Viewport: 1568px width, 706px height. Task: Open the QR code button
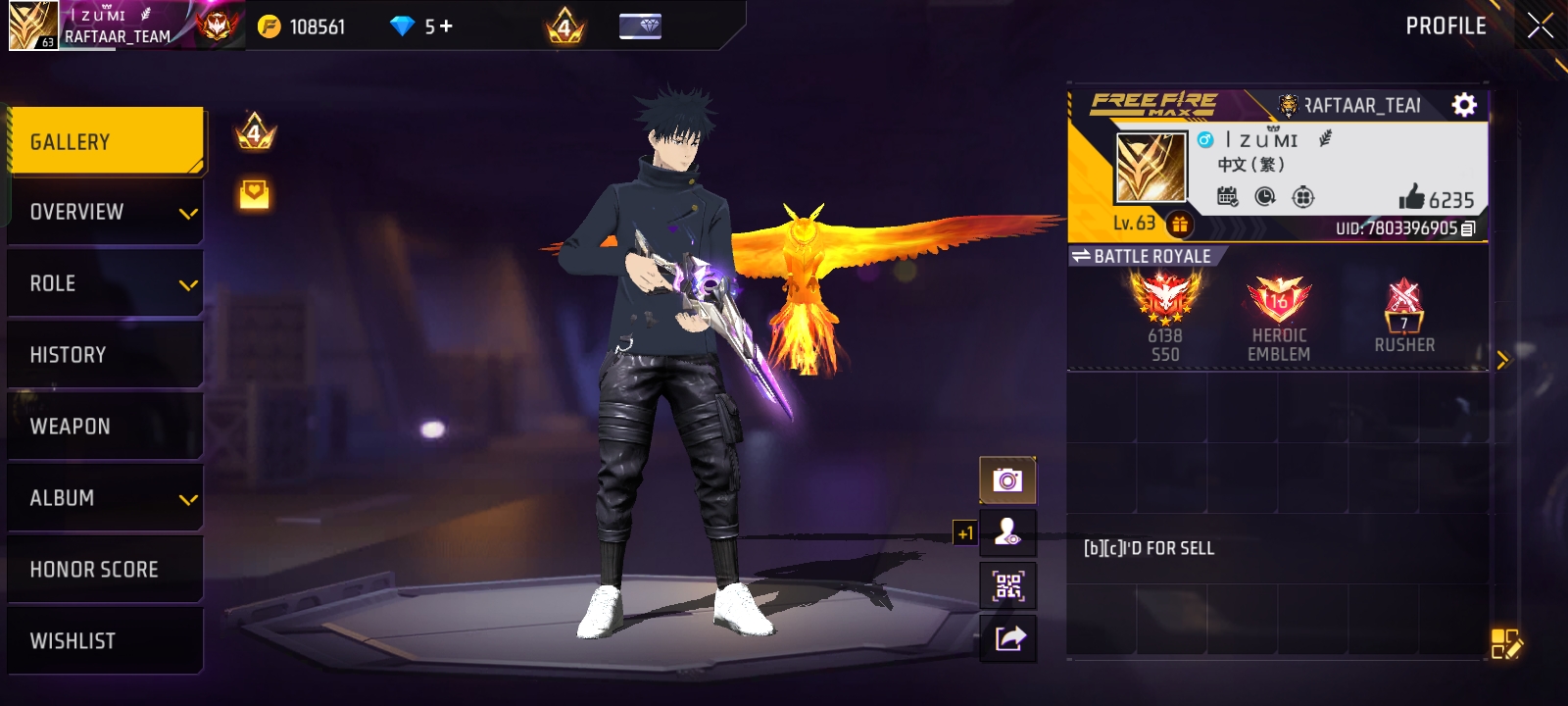[1007, 586]
